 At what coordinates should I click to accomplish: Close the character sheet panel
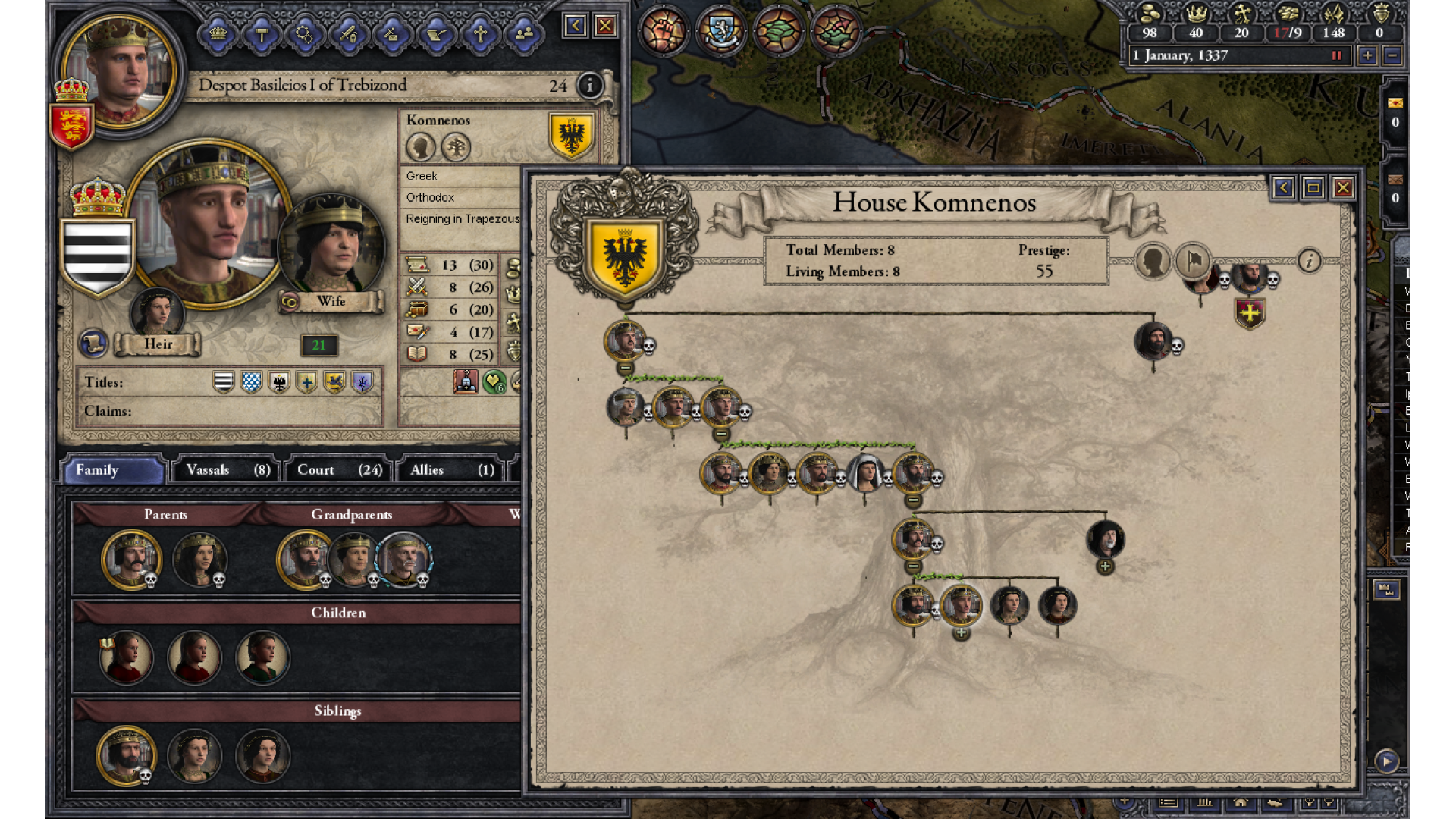pos(605,27)
